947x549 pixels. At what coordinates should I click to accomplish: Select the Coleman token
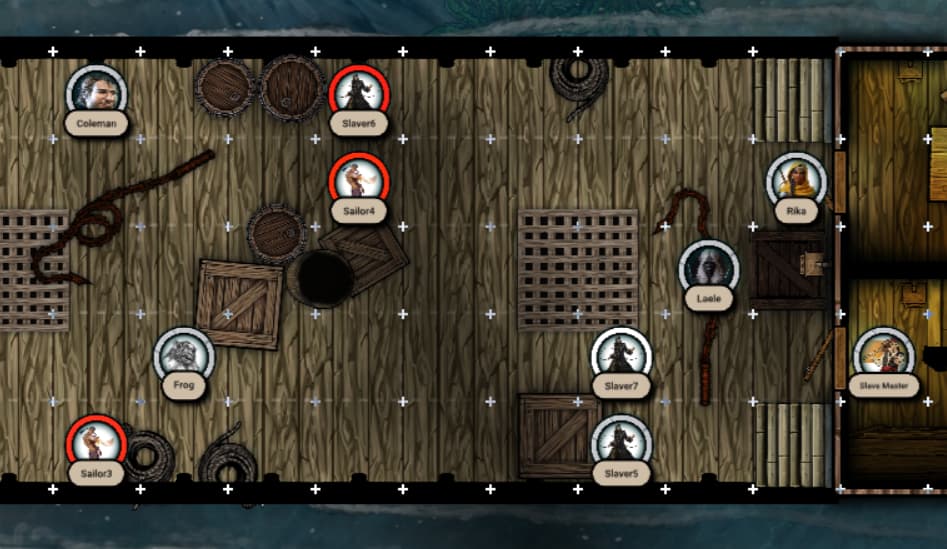[96, 92]
